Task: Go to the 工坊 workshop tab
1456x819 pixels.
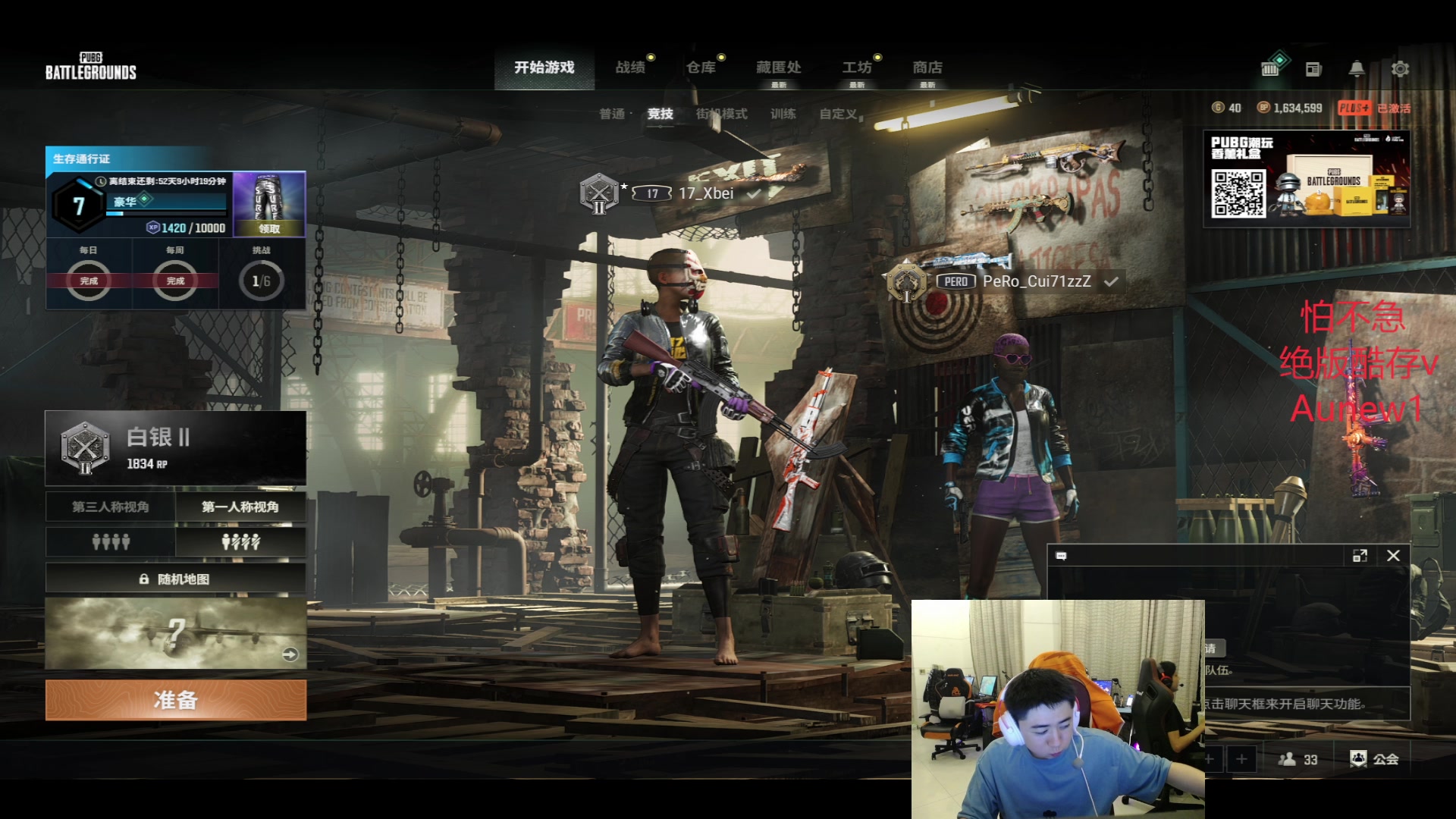Action: click(857, 67)
